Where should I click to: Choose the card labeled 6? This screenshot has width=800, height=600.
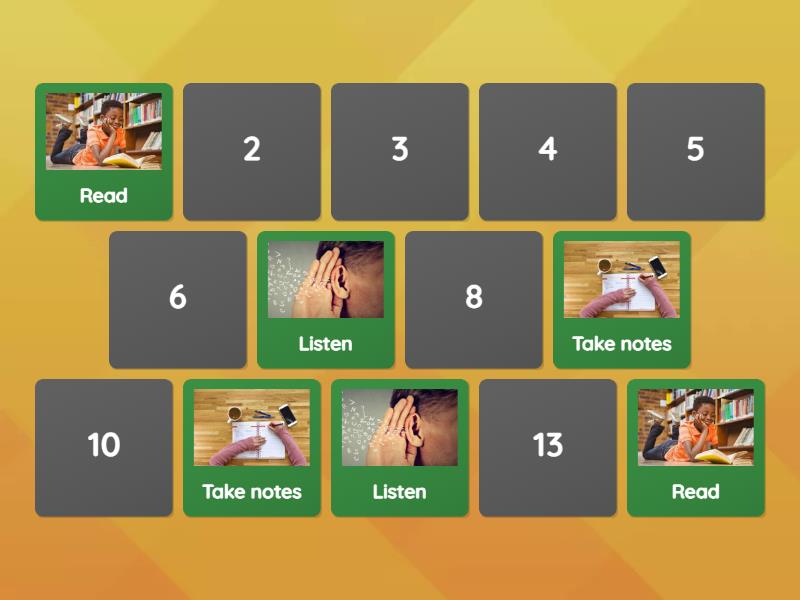point(178,299)
